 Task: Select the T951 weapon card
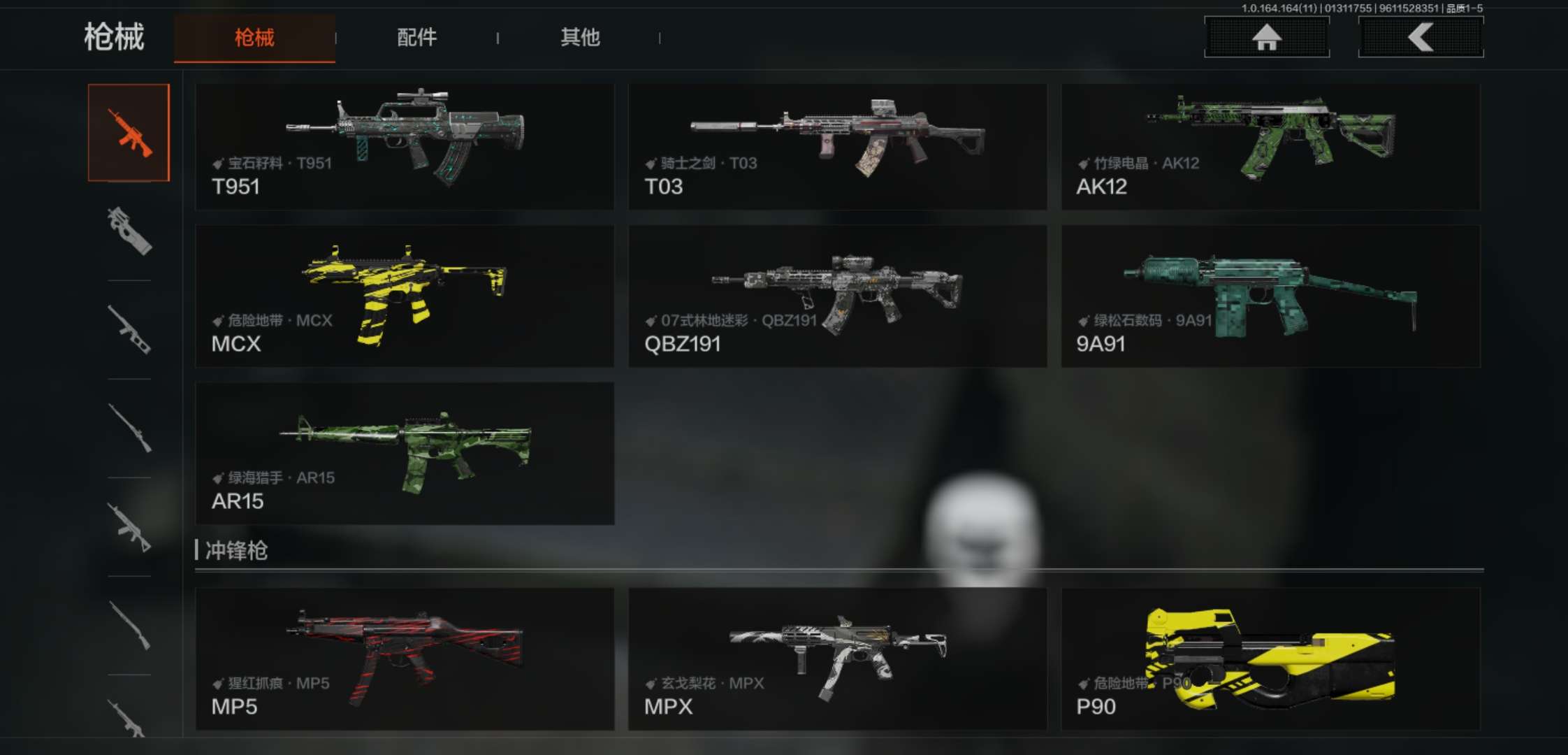click(x=405, y=147)
